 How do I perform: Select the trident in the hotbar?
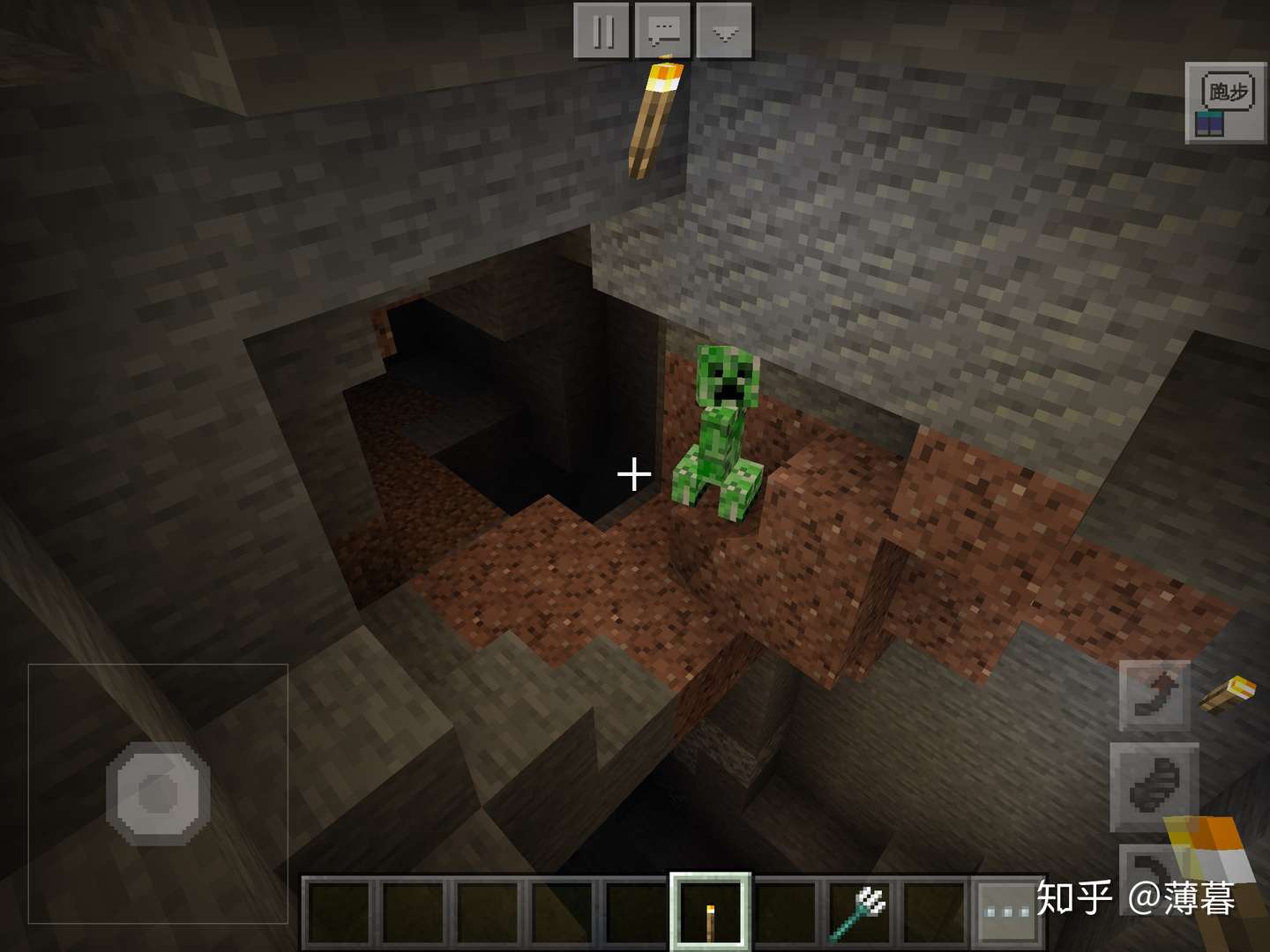(861, 912)
